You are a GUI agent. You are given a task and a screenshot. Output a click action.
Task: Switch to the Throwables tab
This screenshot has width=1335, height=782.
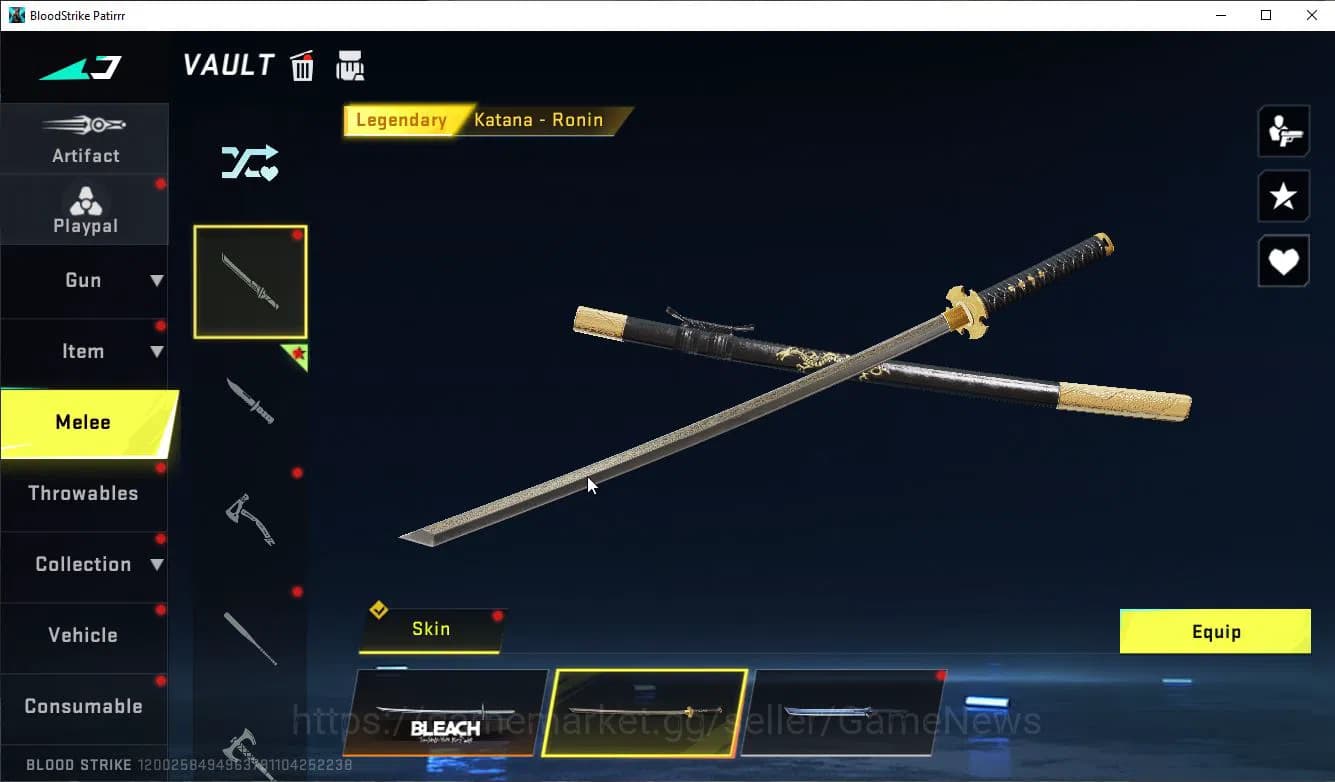(x=84, y=493)
